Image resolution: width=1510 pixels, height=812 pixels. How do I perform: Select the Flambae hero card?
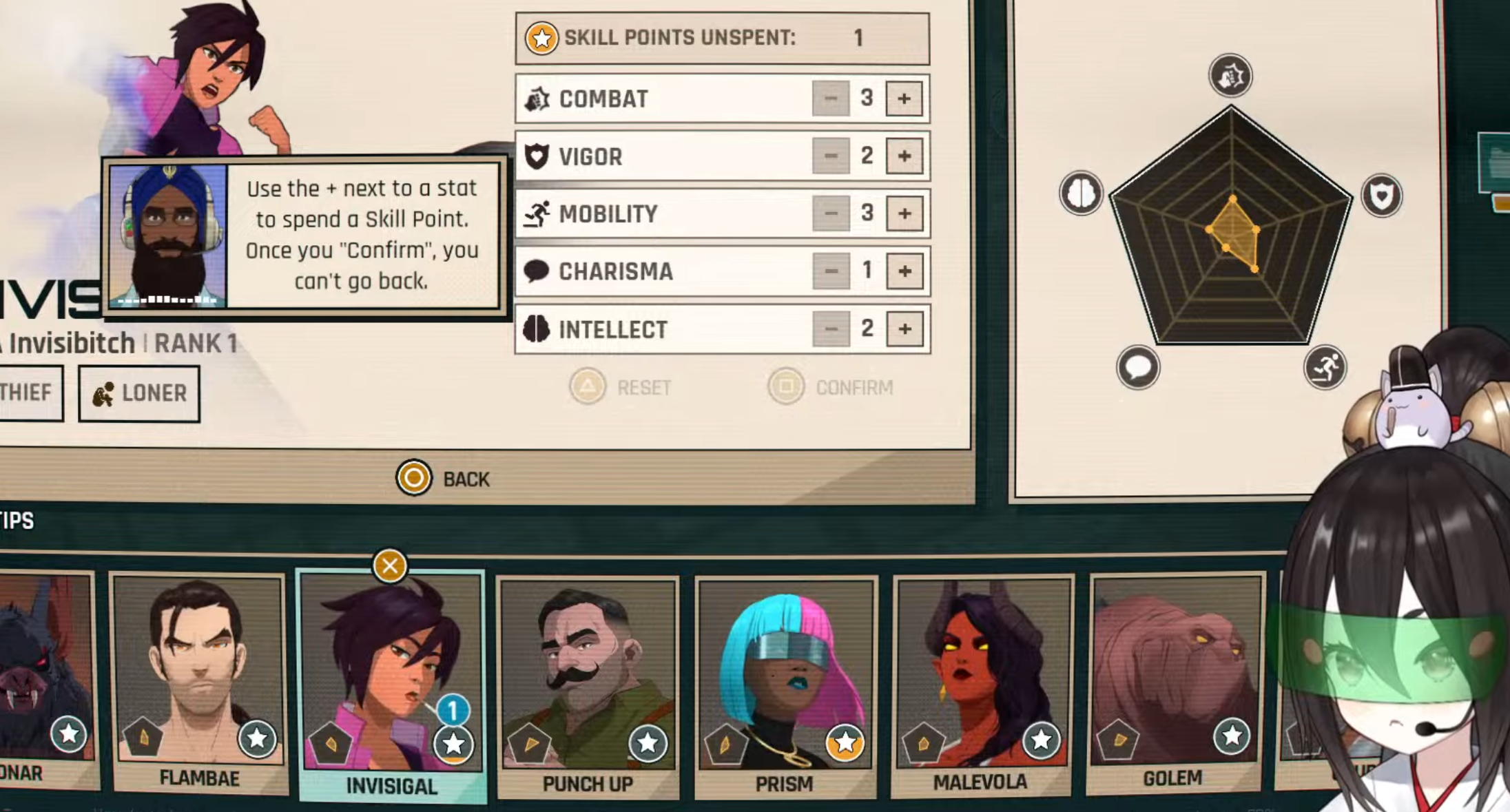pos(199,678)
